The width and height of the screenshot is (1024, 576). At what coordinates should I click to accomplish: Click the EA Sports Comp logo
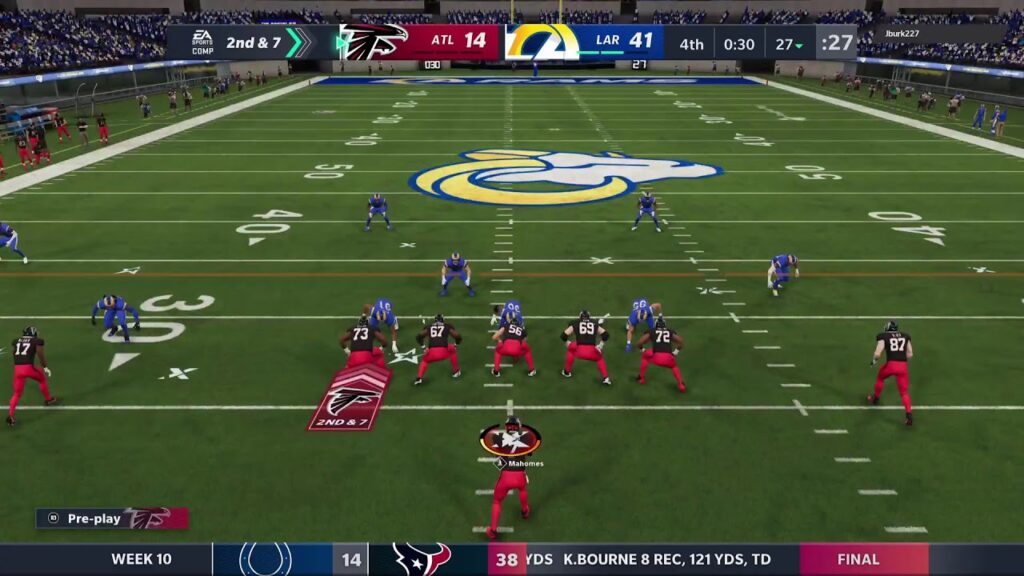point(202,42)
